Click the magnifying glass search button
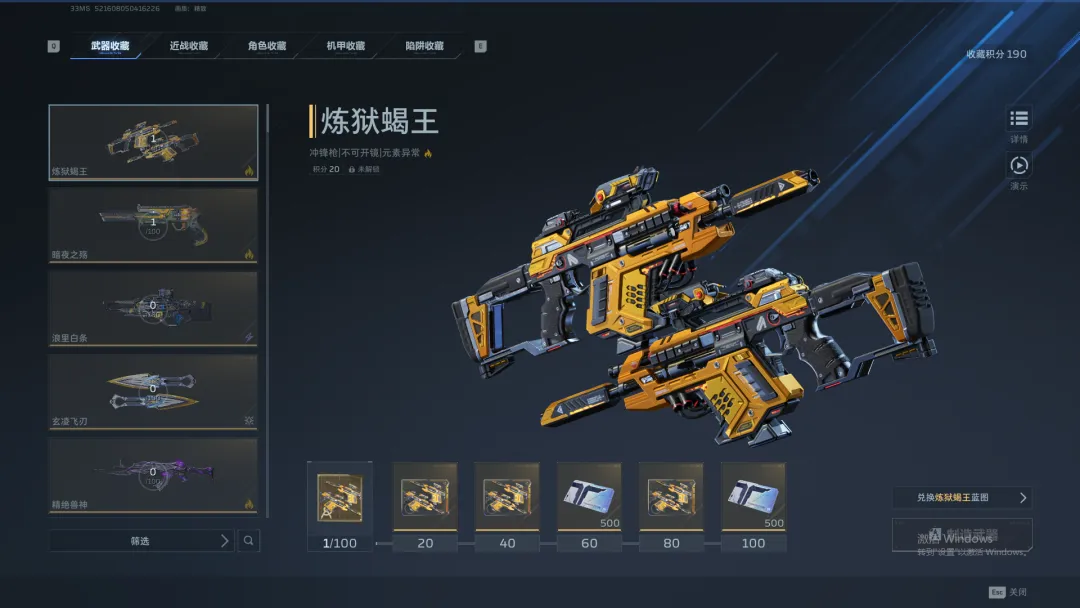1080x608 pixels. pos(249,541)
